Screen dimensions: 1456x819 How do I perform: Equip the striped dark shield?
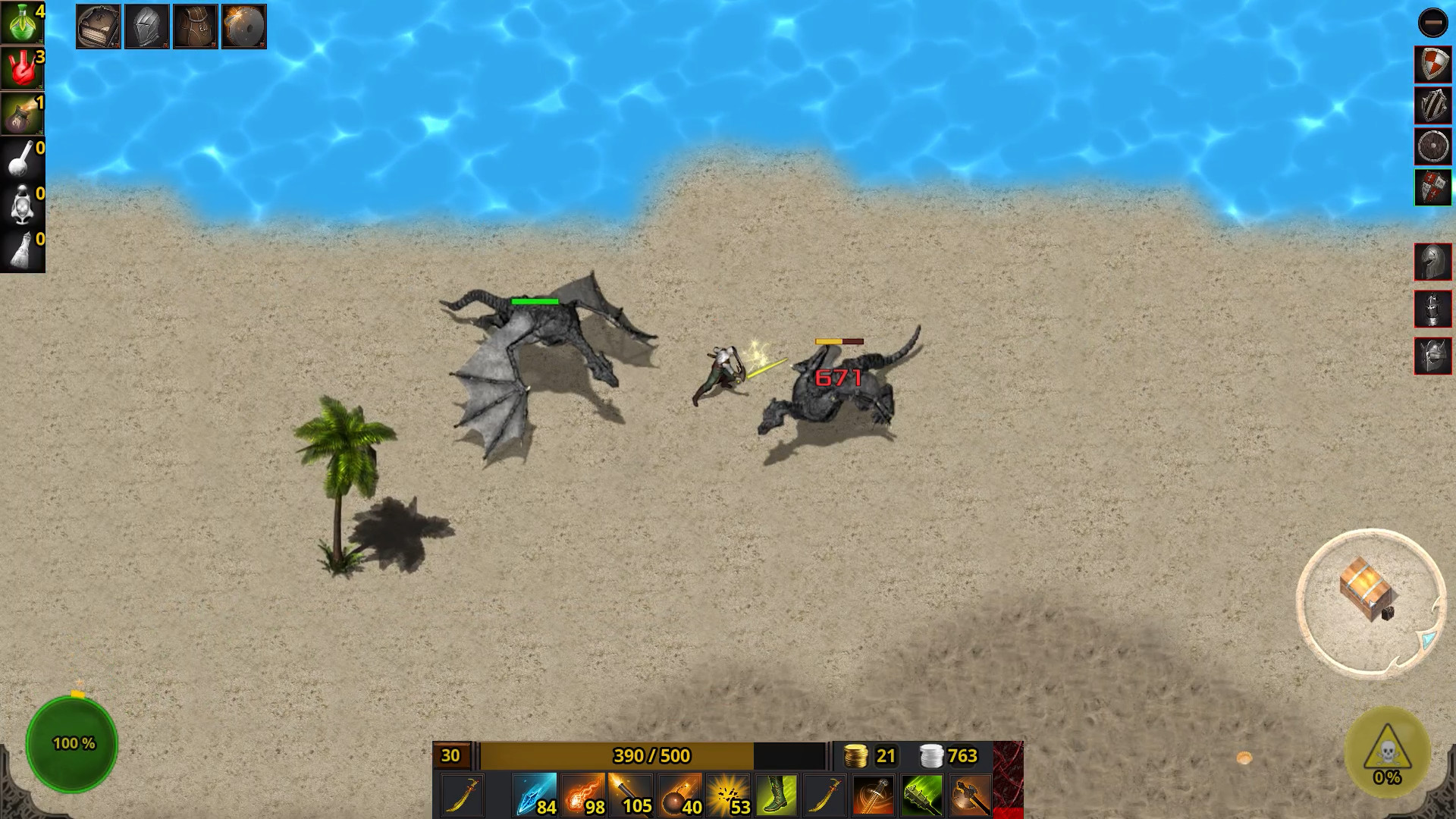(1432, 105)
